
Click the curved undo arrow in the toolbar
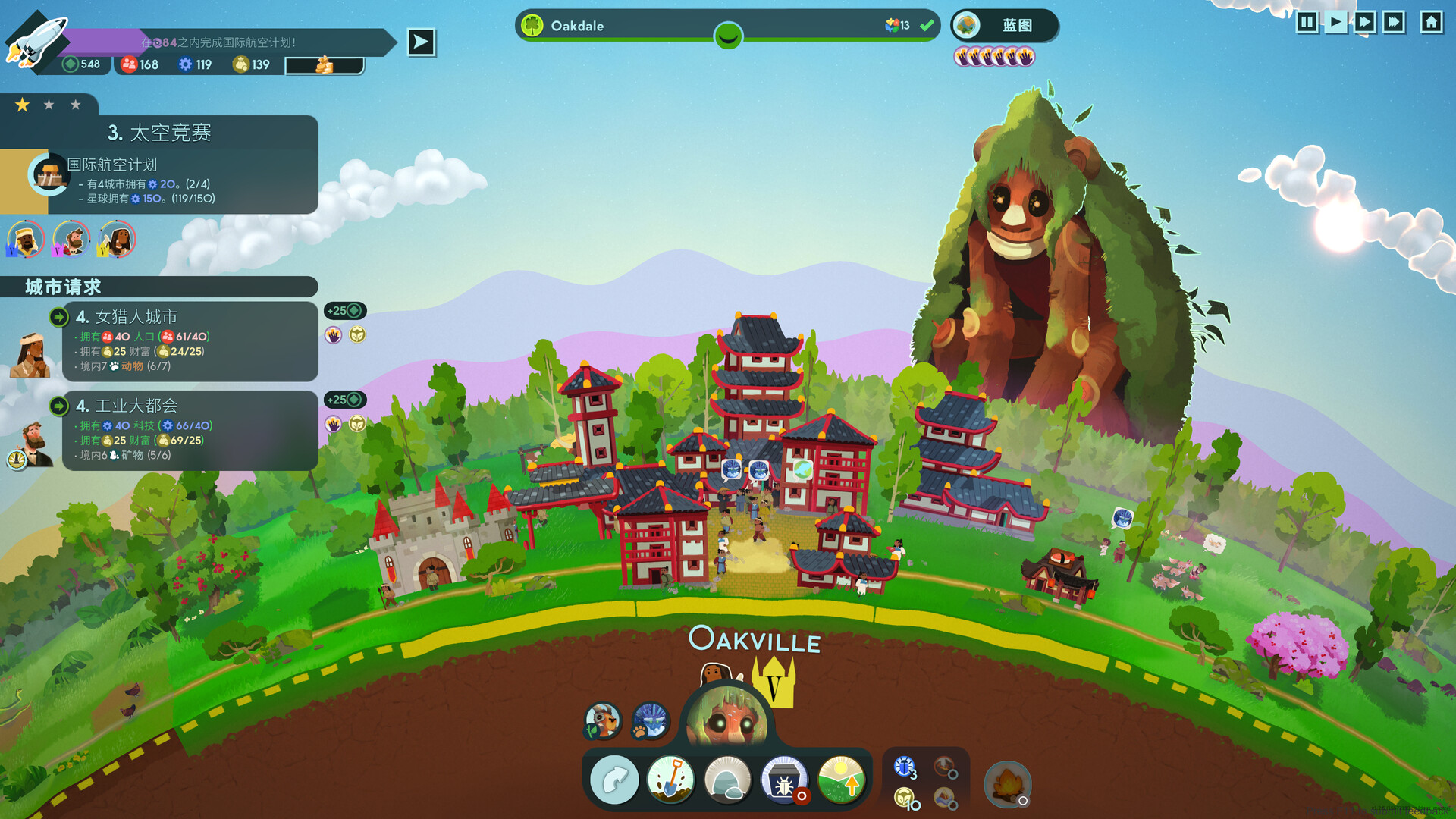click(x=614, y=779)
